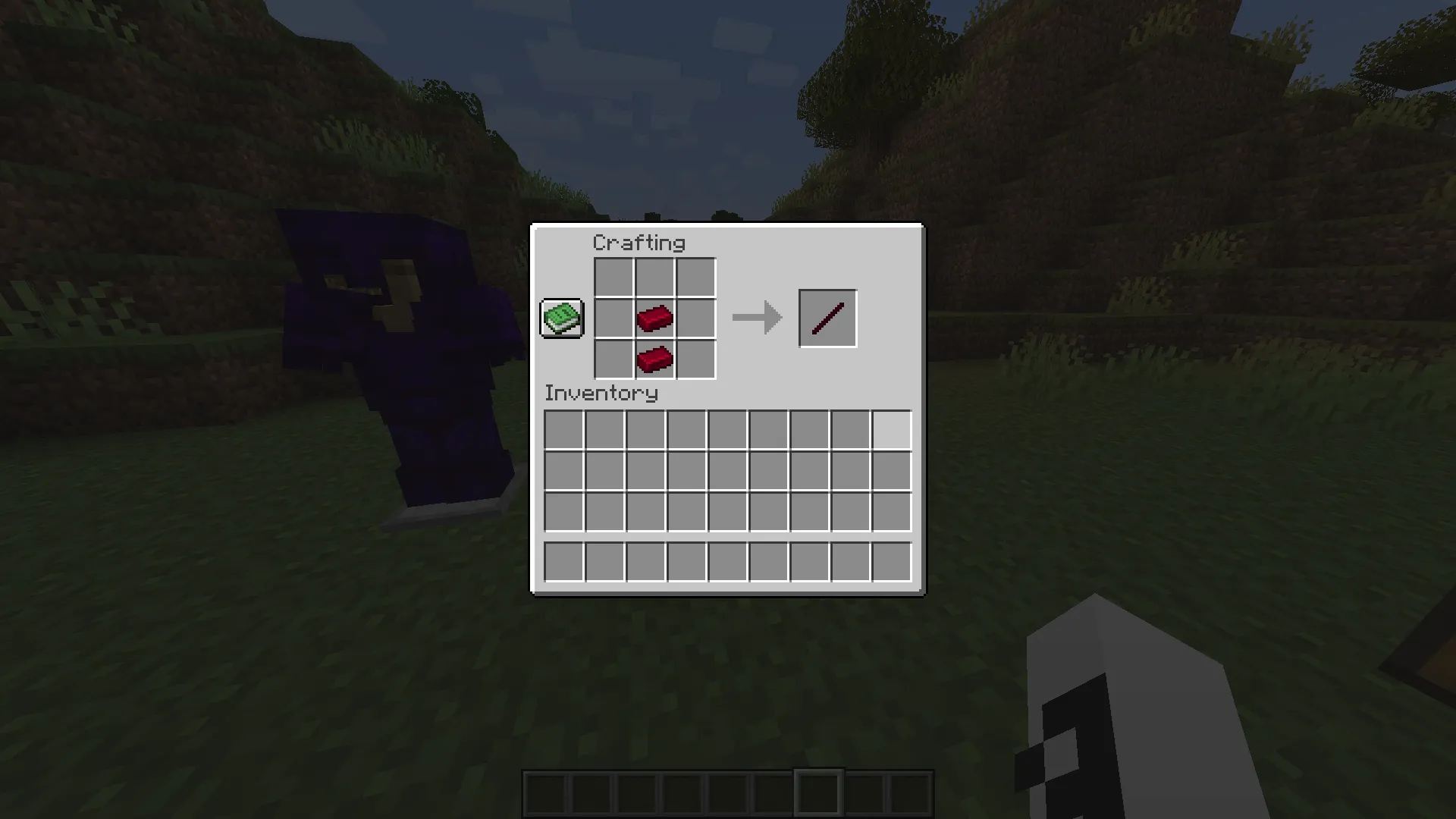Click the middle-left empty crafting slot
Image resolution: width=1456 pixels, height=819 pixels.
coord(613,317)
